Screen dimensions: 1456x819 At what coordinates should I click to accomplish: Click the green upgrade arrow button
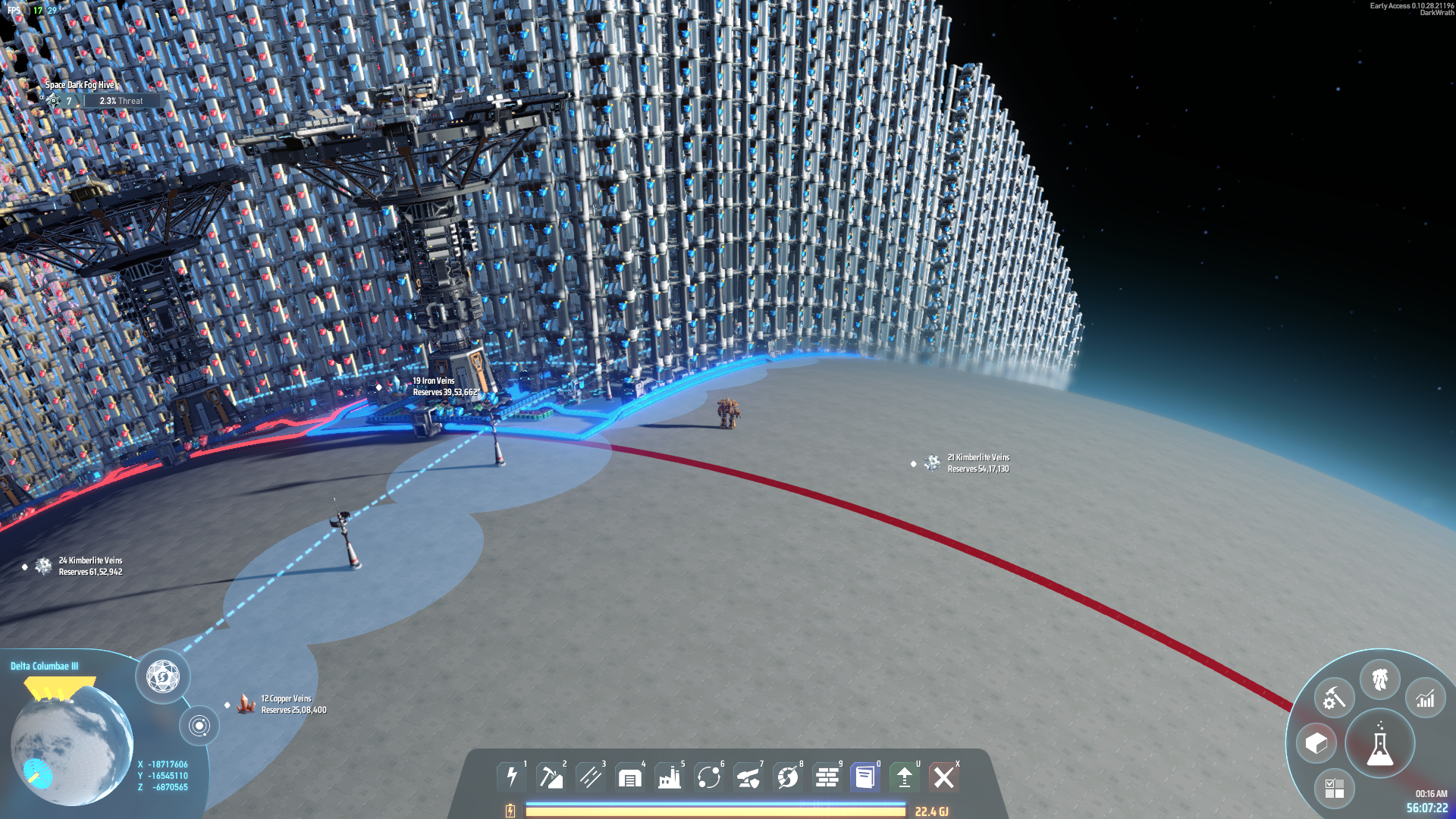click(x=905, y=777)
